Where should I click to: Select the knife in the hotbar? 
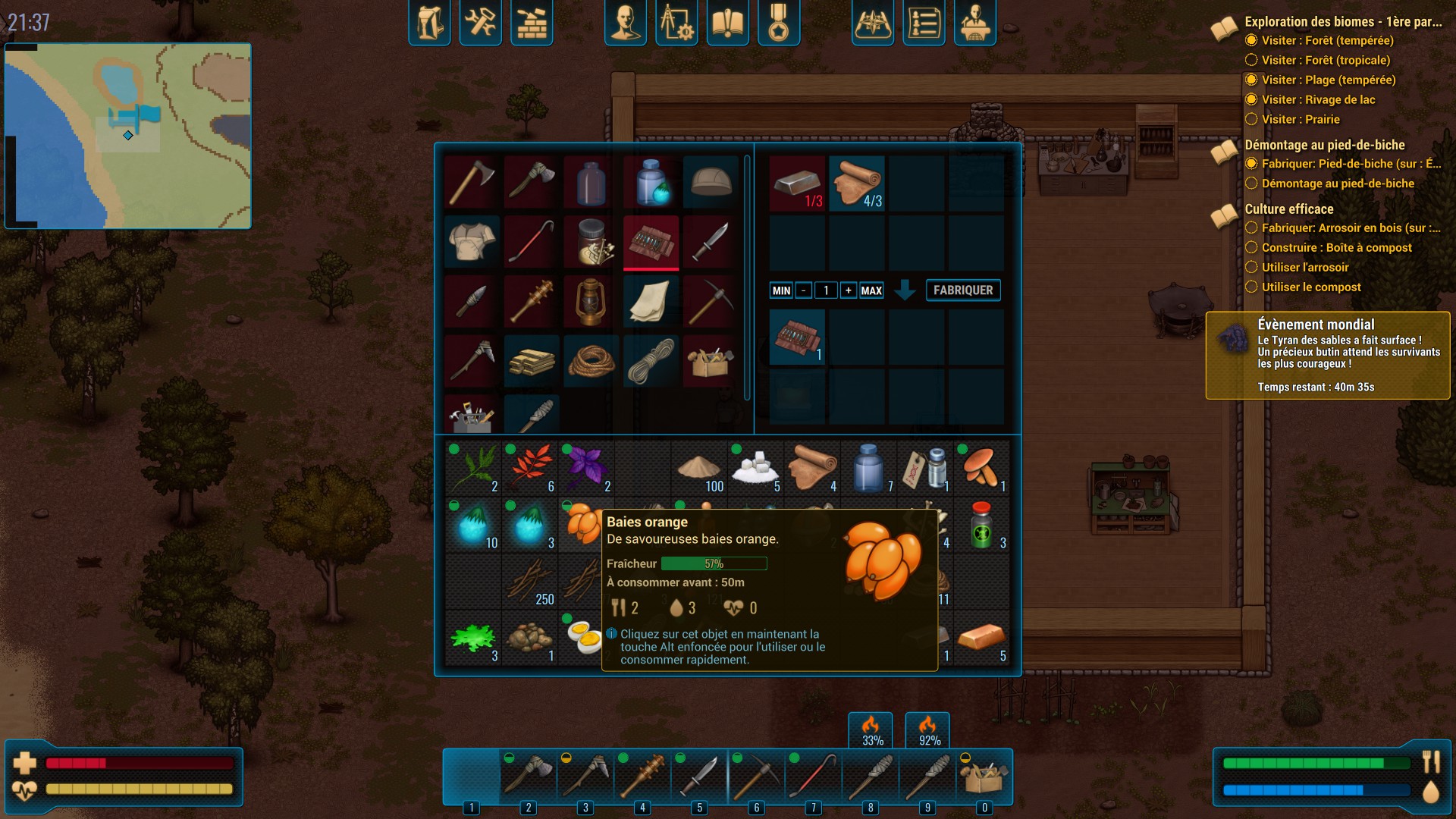(699, 777)
